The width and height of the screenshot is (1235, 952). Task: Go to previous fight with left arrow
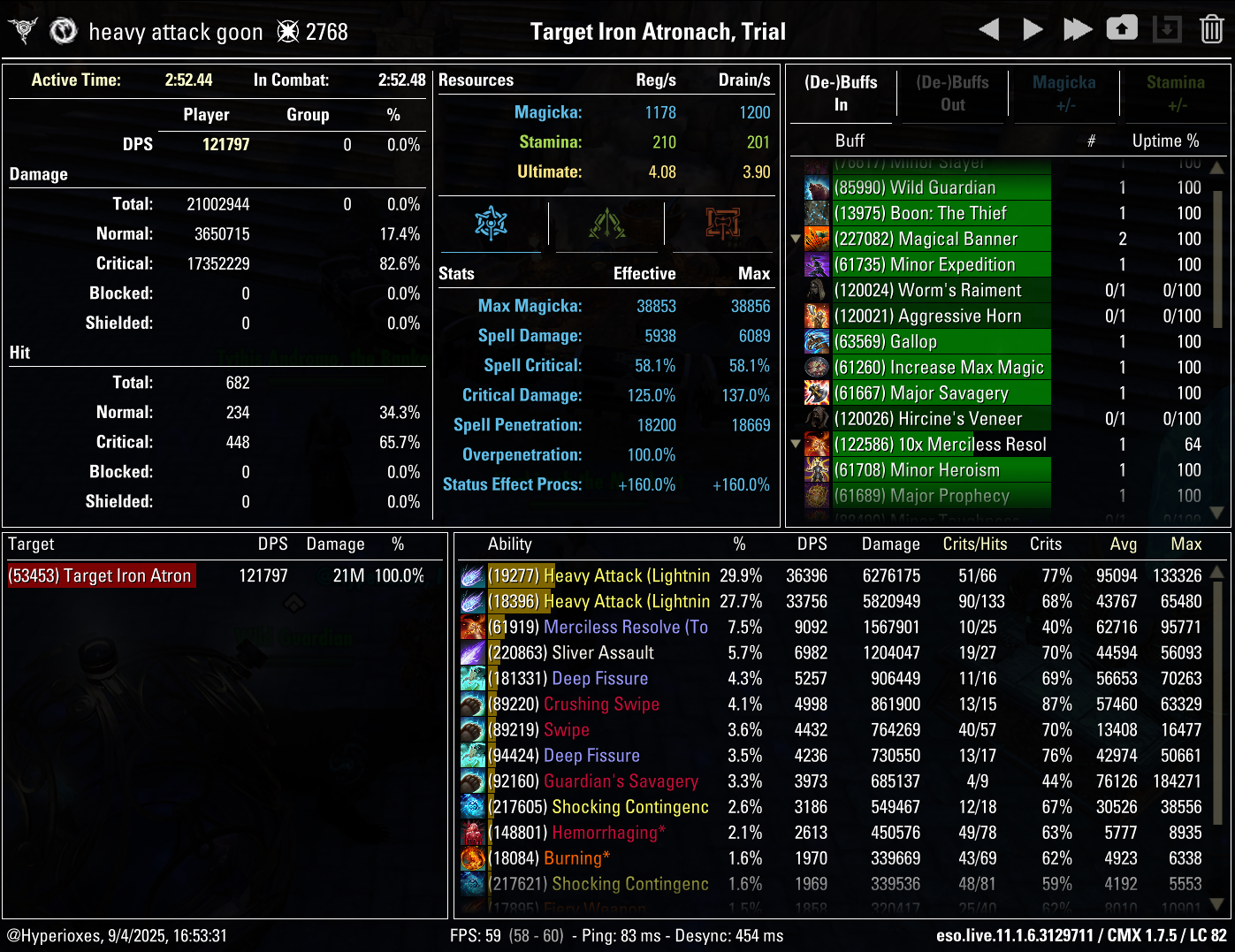pyautogui.click(x=989, y=27)
